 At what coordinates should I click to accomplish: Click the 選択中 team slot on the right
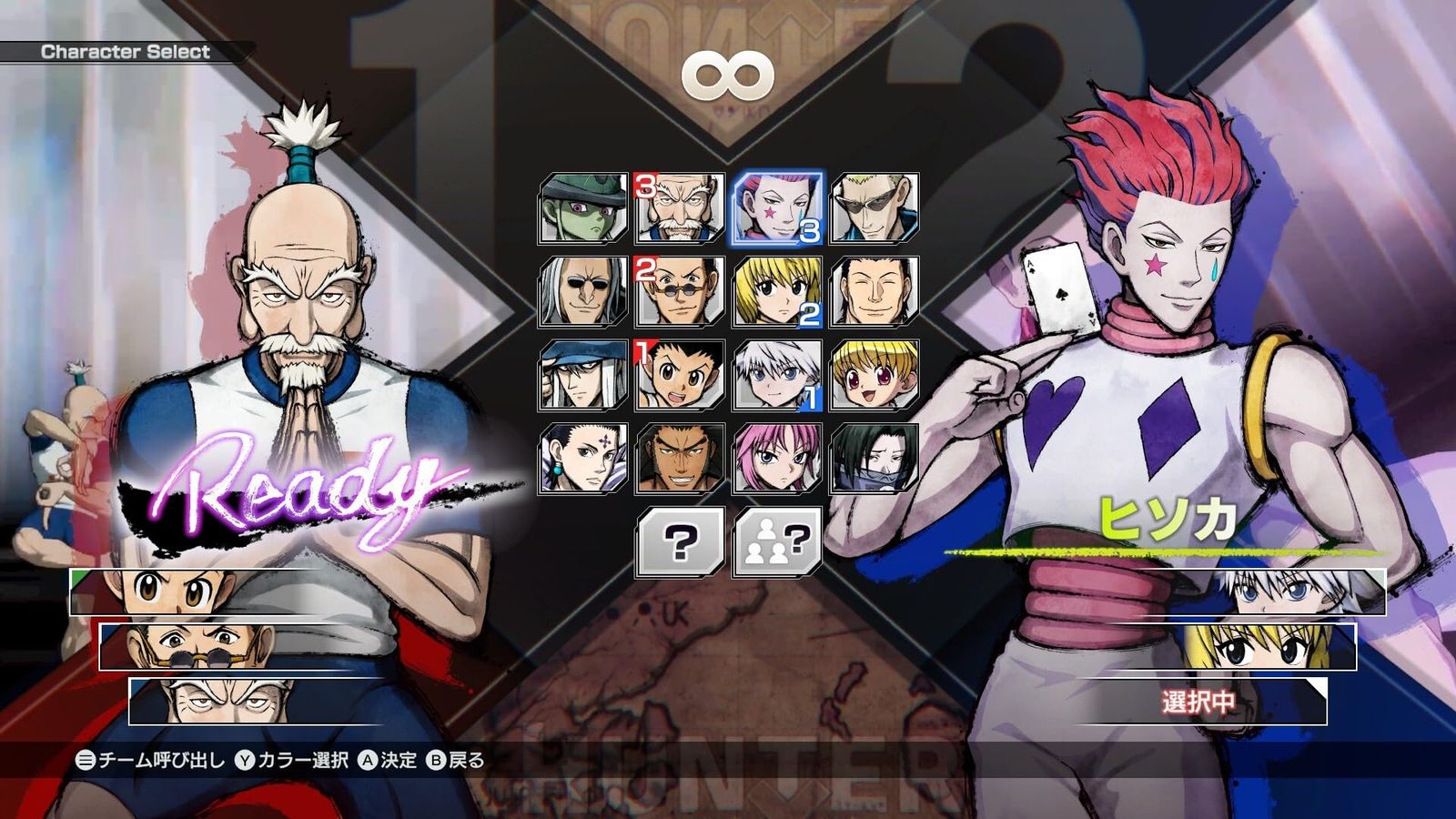pos(1199,702)
